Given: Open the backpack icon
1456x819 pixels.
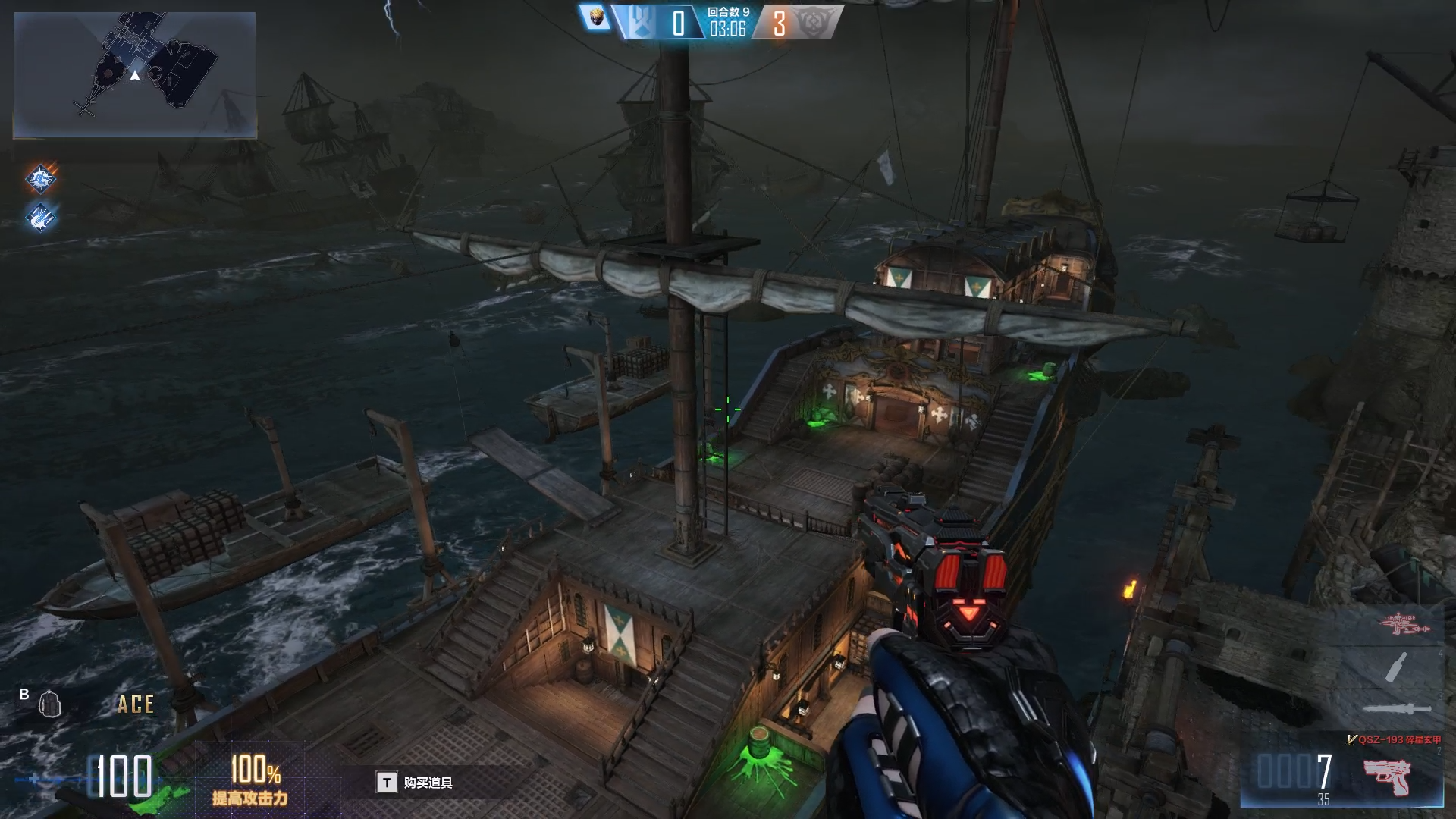Looking at the screenshot, I should coord(50,704).
